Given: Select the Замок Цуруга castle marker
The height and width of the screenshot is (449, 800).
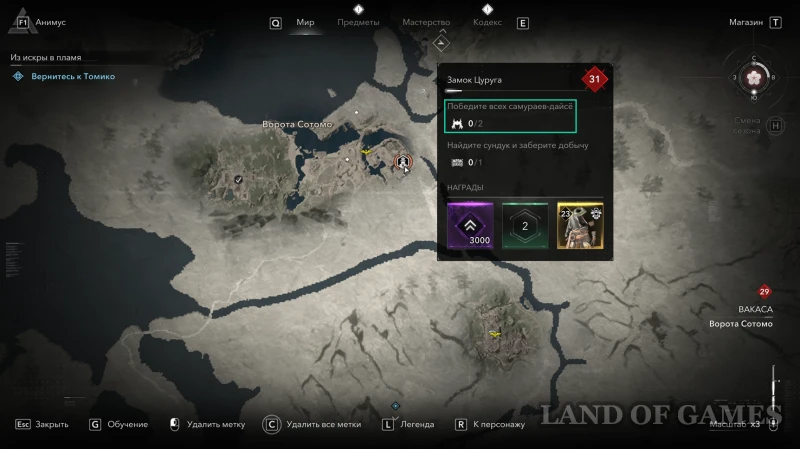Looking at the screenshot, I should [402, 160].
